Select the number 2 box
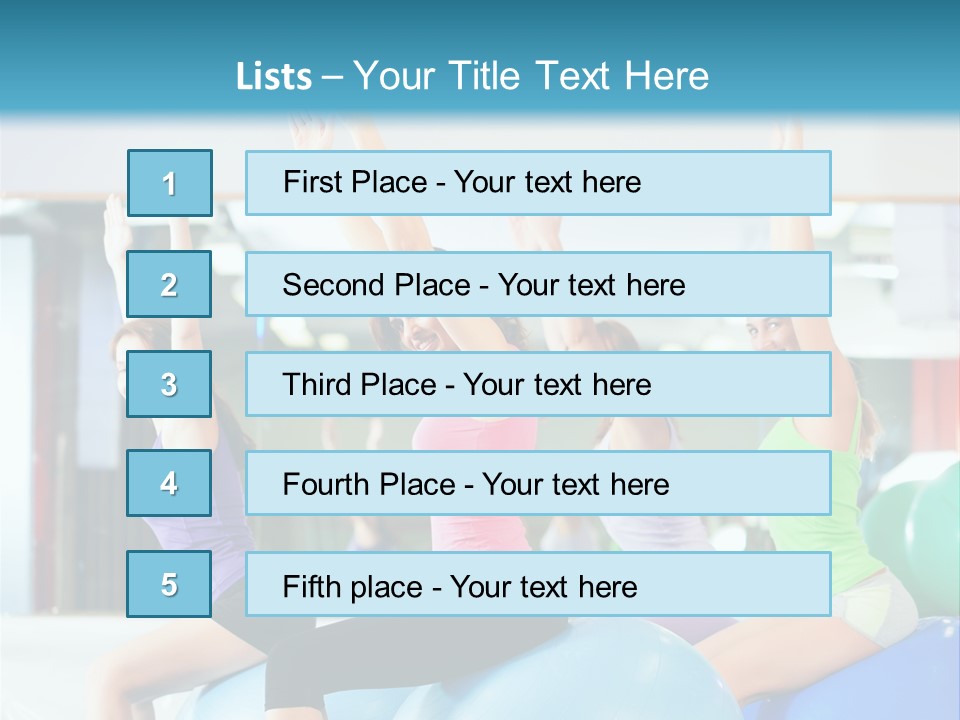Screen dimensions: 960x720 coord(169,284)
